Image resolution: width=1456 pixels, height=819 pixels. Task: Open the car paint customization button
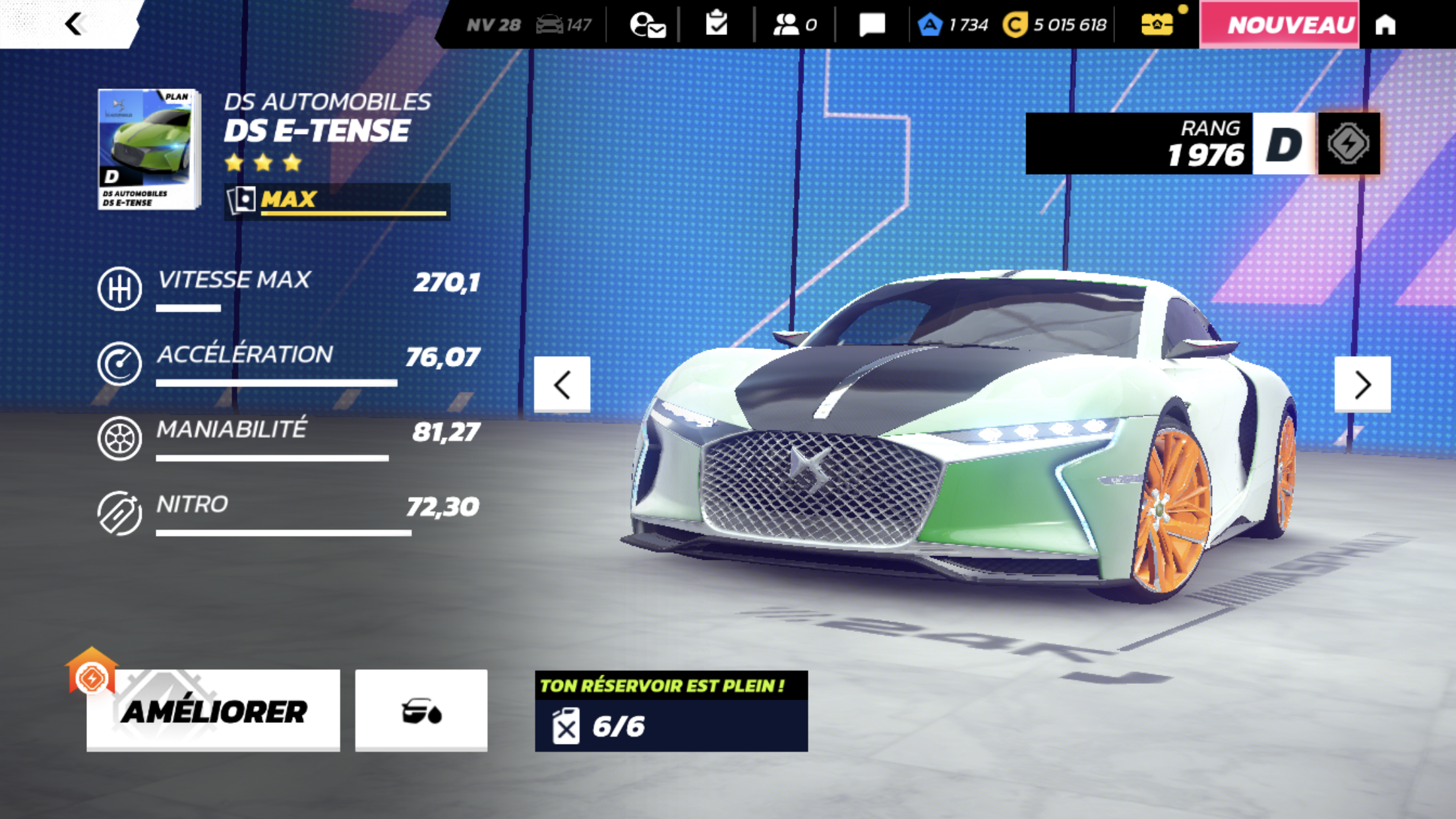(421, 710)
